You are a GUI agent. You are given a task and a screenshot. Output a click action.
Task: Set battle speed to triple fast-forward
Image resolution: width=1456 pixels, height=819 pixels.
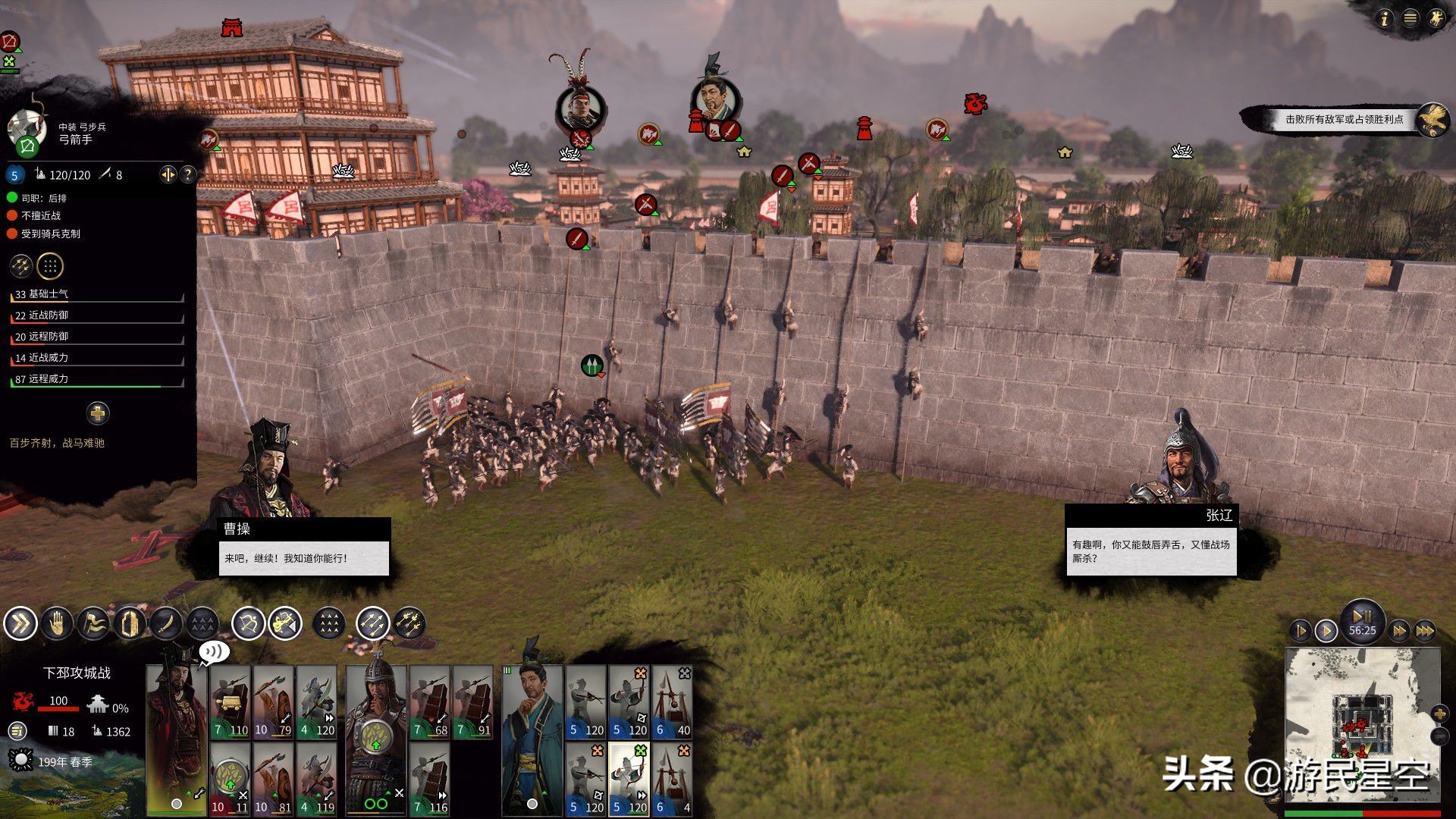[1425, 630]
